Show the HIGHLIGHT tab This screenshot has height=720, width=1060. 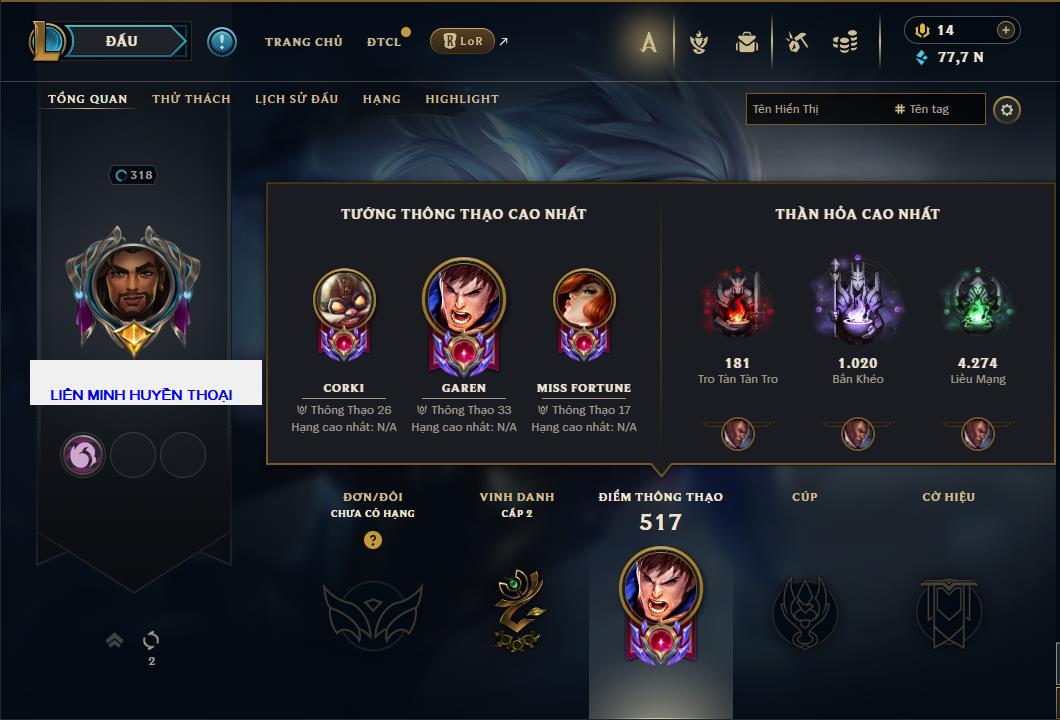461,99
